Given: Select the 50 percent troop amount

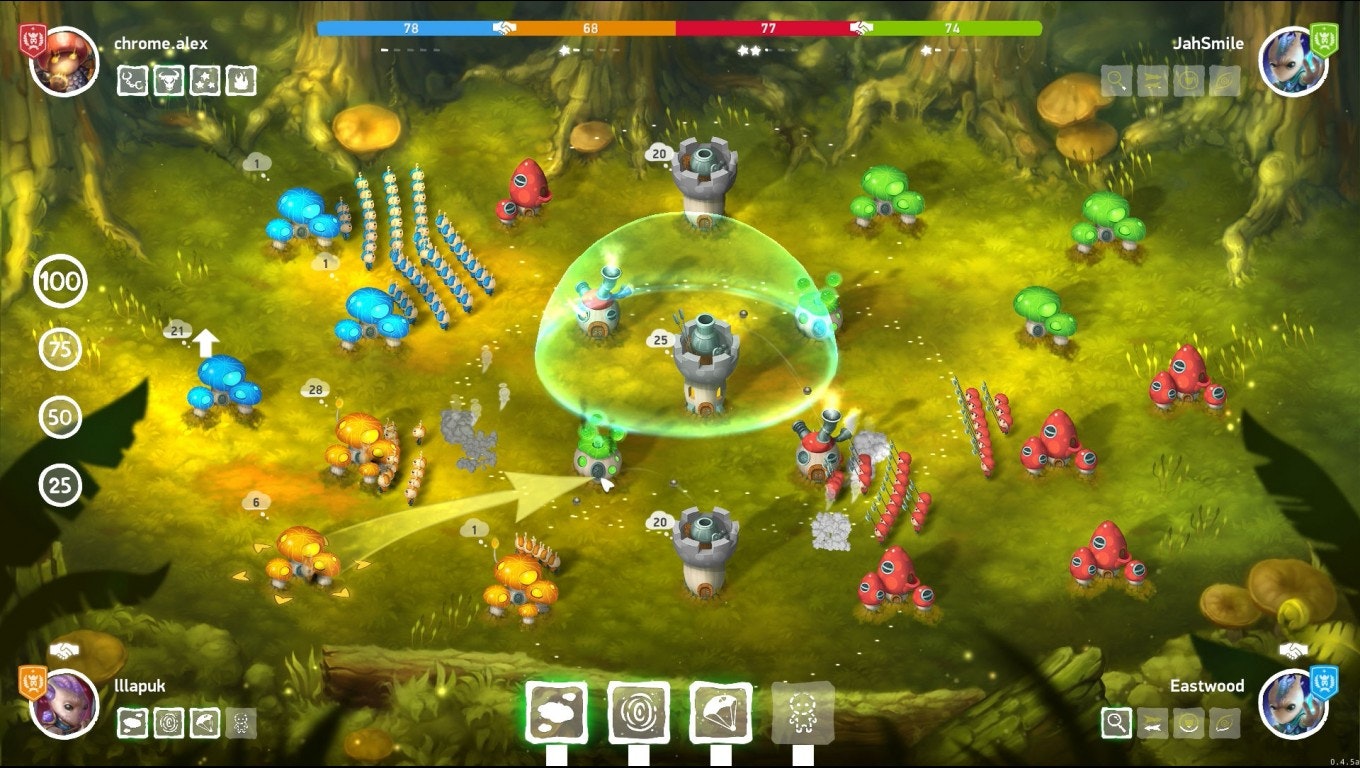Looking at the screenshot, I should tap(60, 418).
